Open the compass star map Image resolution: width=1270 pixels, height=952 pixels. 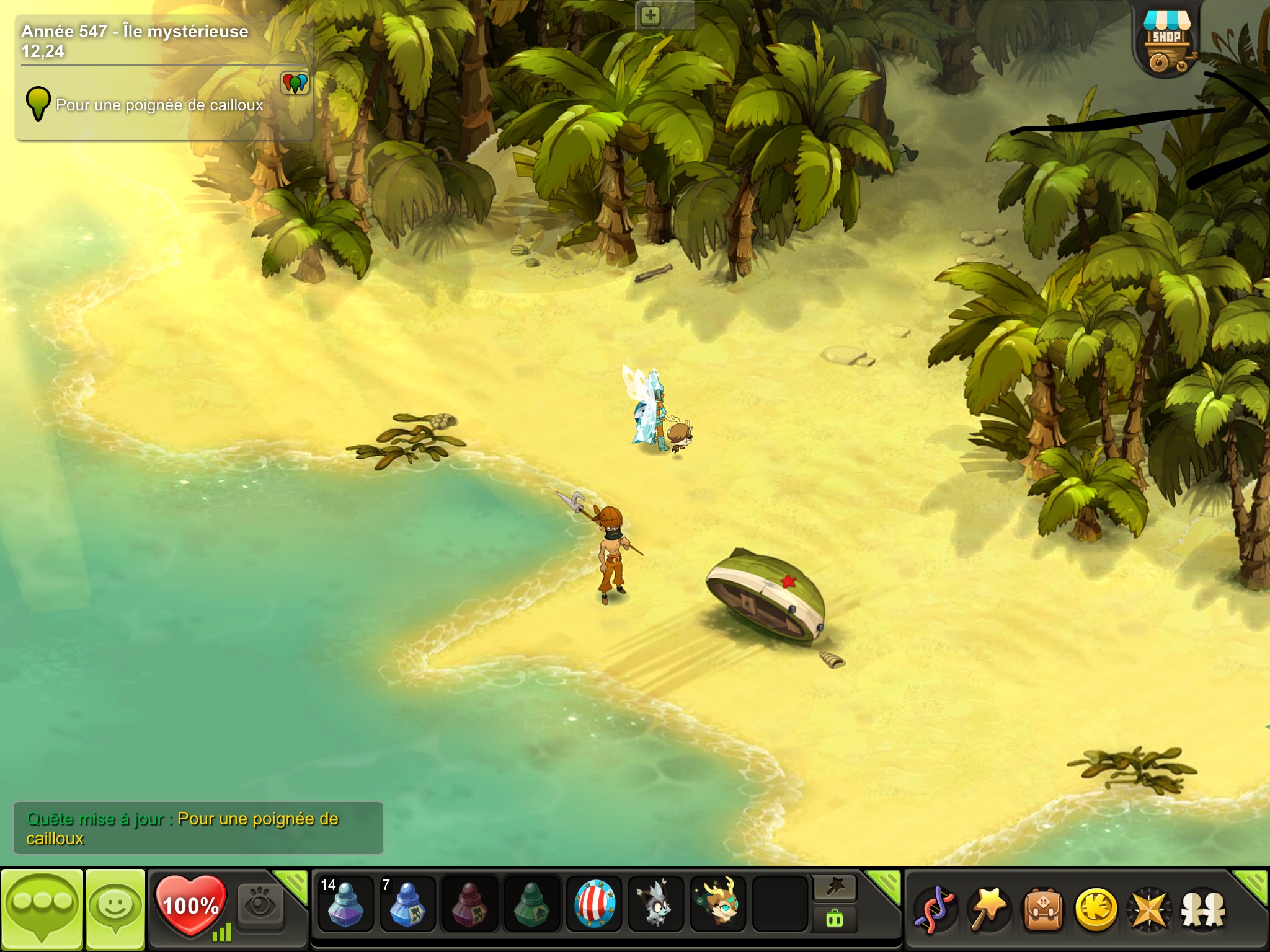tap(1150, 910)
